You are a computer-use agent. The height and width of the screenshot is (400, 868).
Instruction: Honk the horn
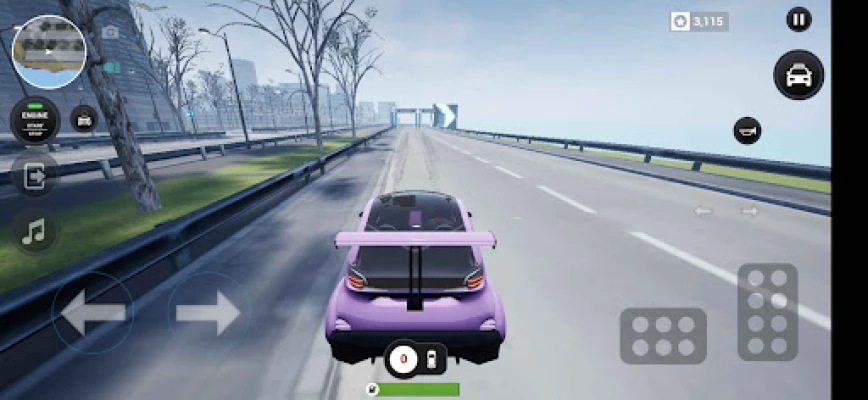pos(747,130)
